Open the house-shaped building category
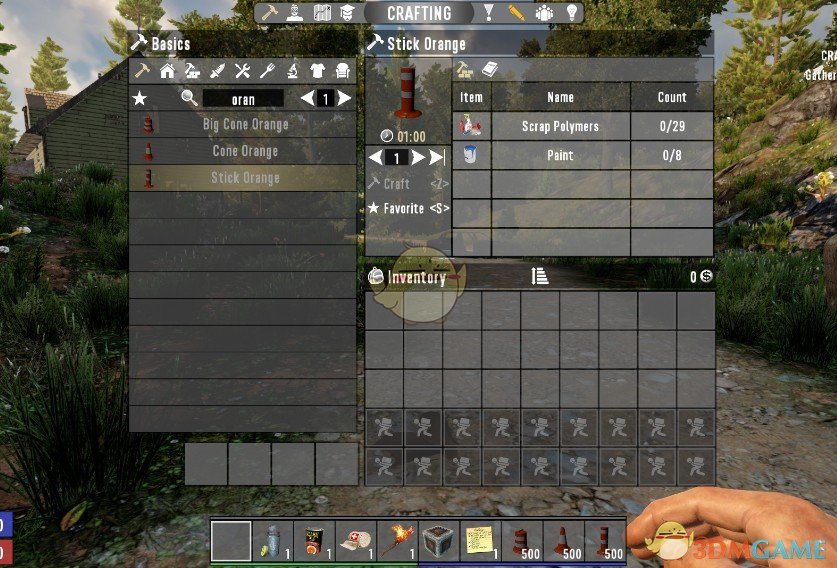Screen dimensions: 837x568 [x=167, y=71]
